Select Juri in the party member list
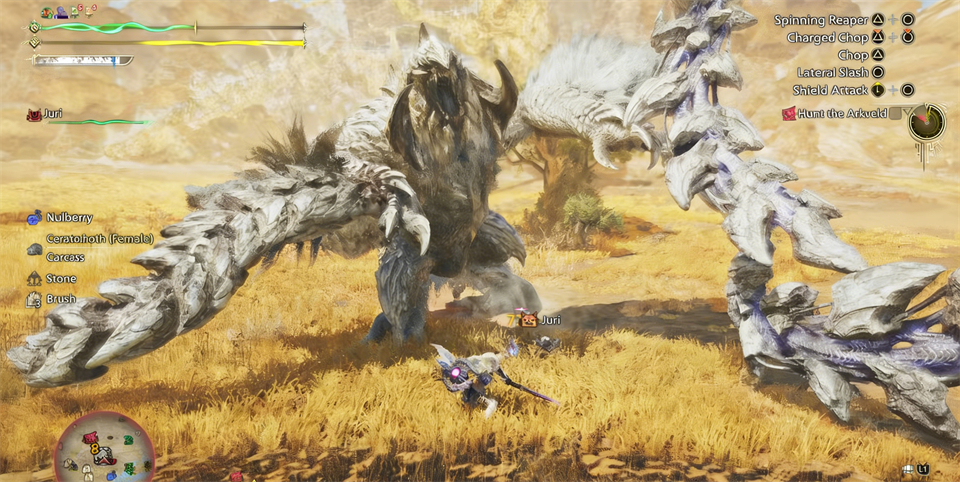Viewport: 960px width, 482px height. (x=53, y=114)
